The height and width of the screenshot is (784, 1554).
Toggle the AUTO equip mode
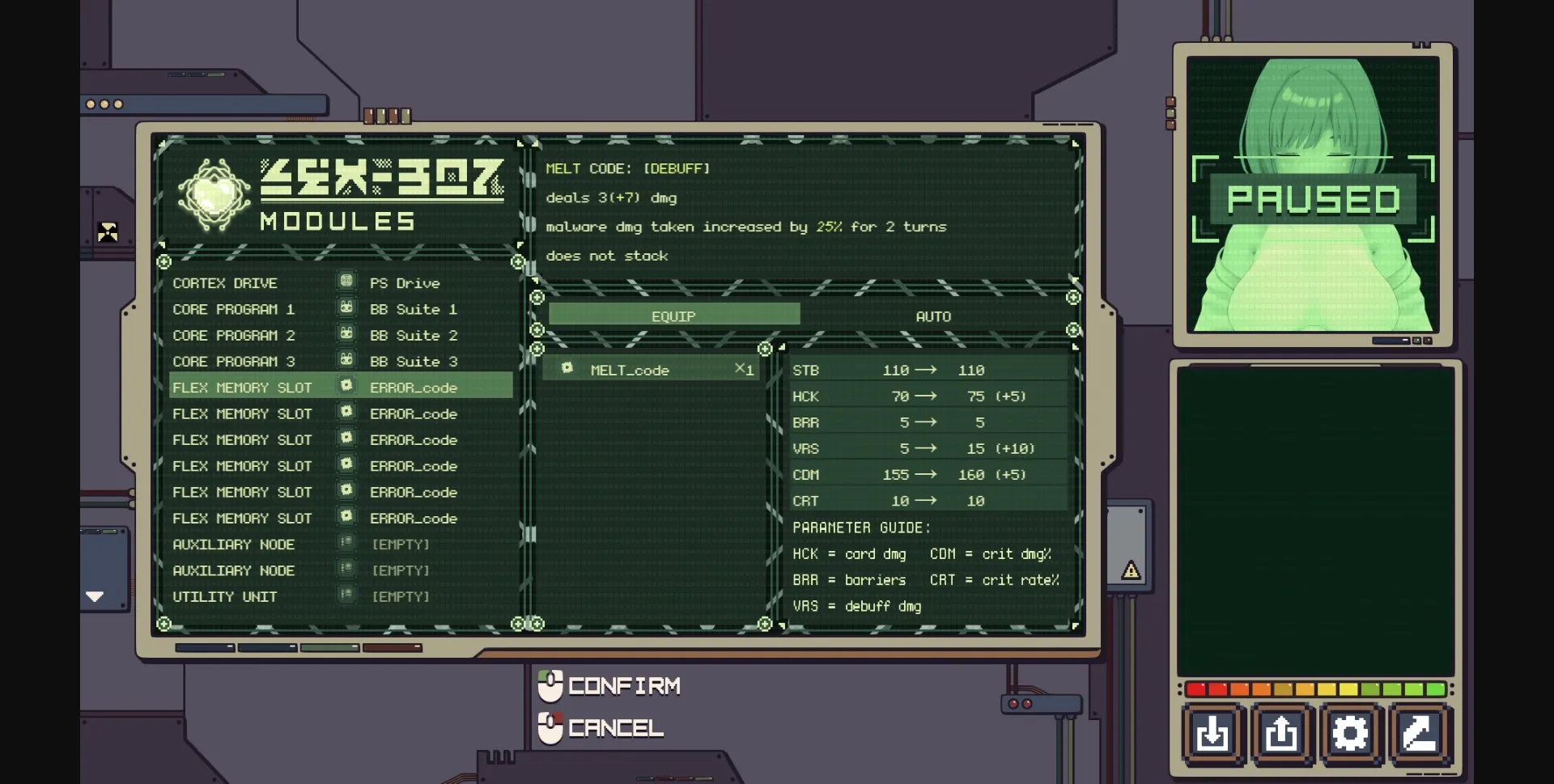932,316
